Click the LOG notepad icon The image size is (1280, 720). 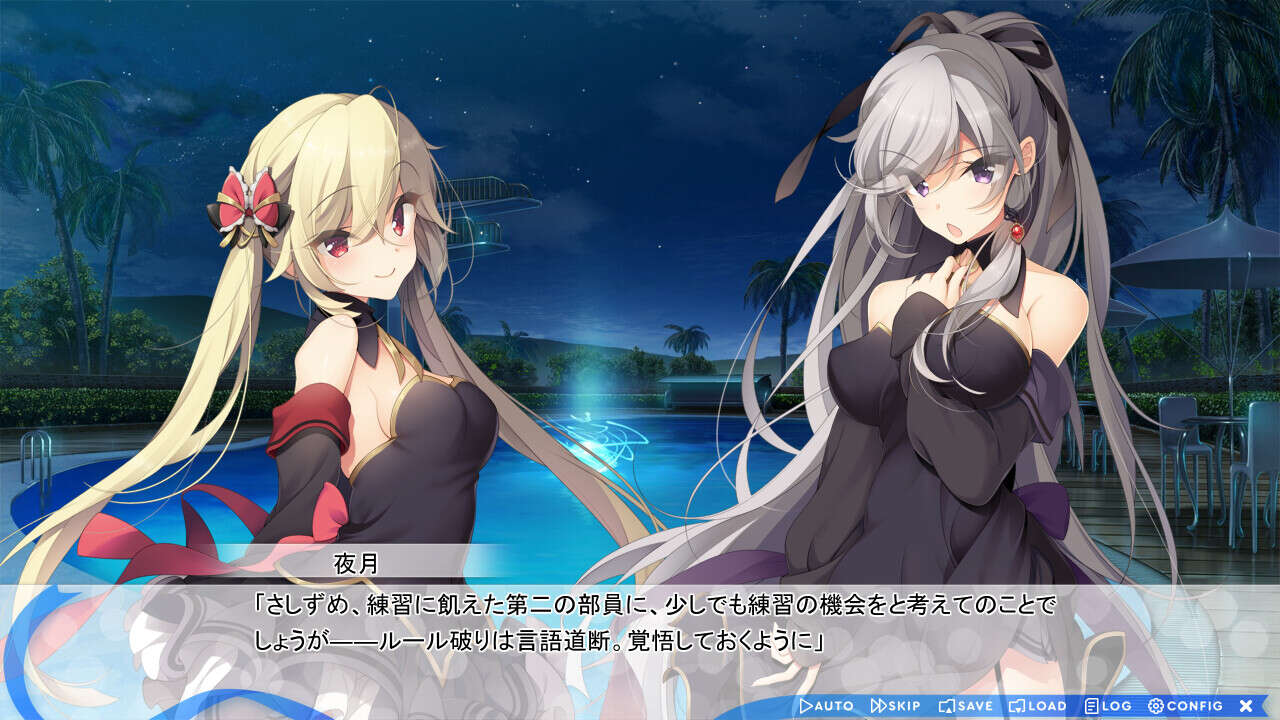pyautogui.click(x=1090, y=705)
